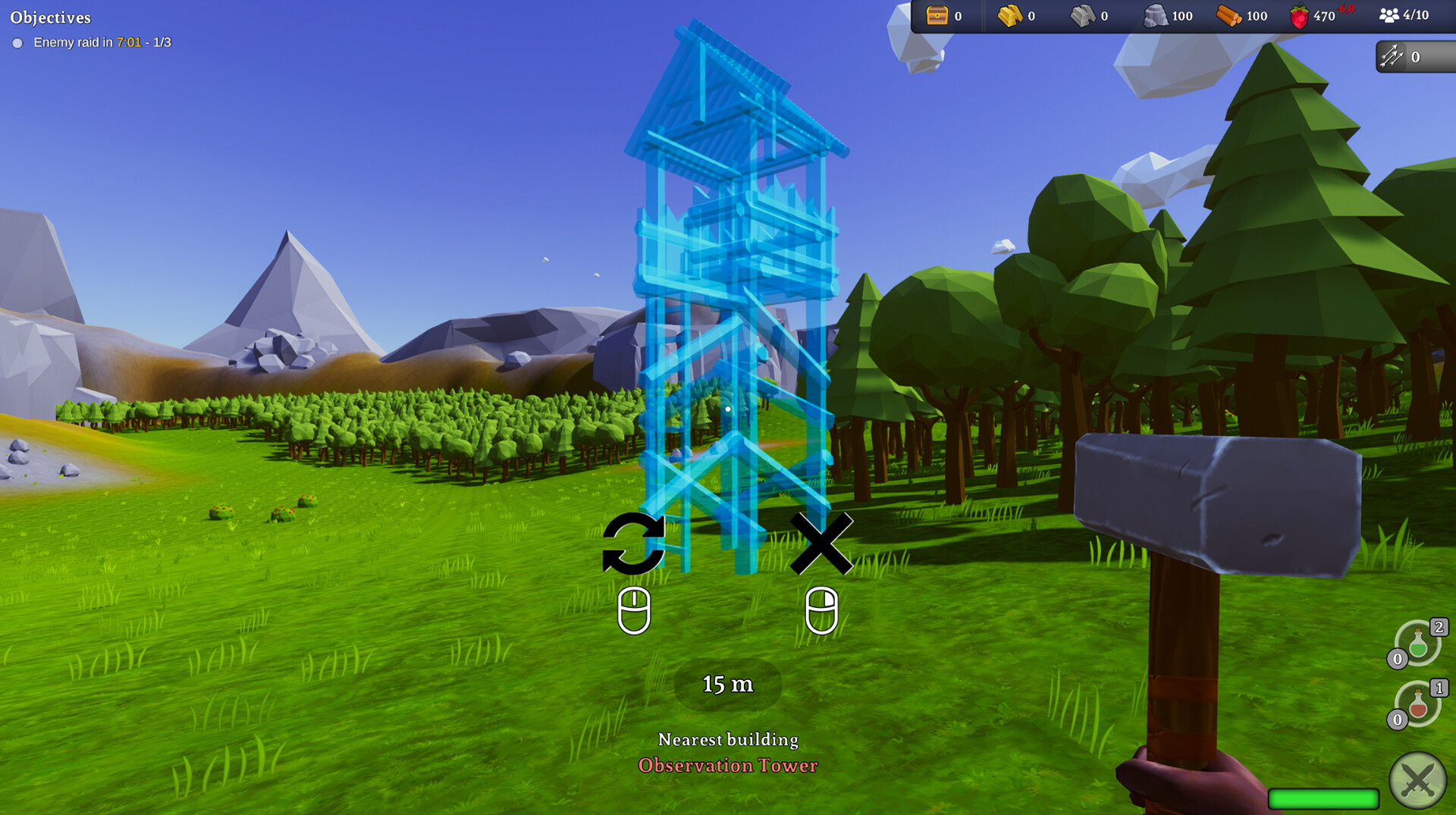Click the population icon showing 4/10
The image size is (1456, 815).
(x=1403, y=14)
